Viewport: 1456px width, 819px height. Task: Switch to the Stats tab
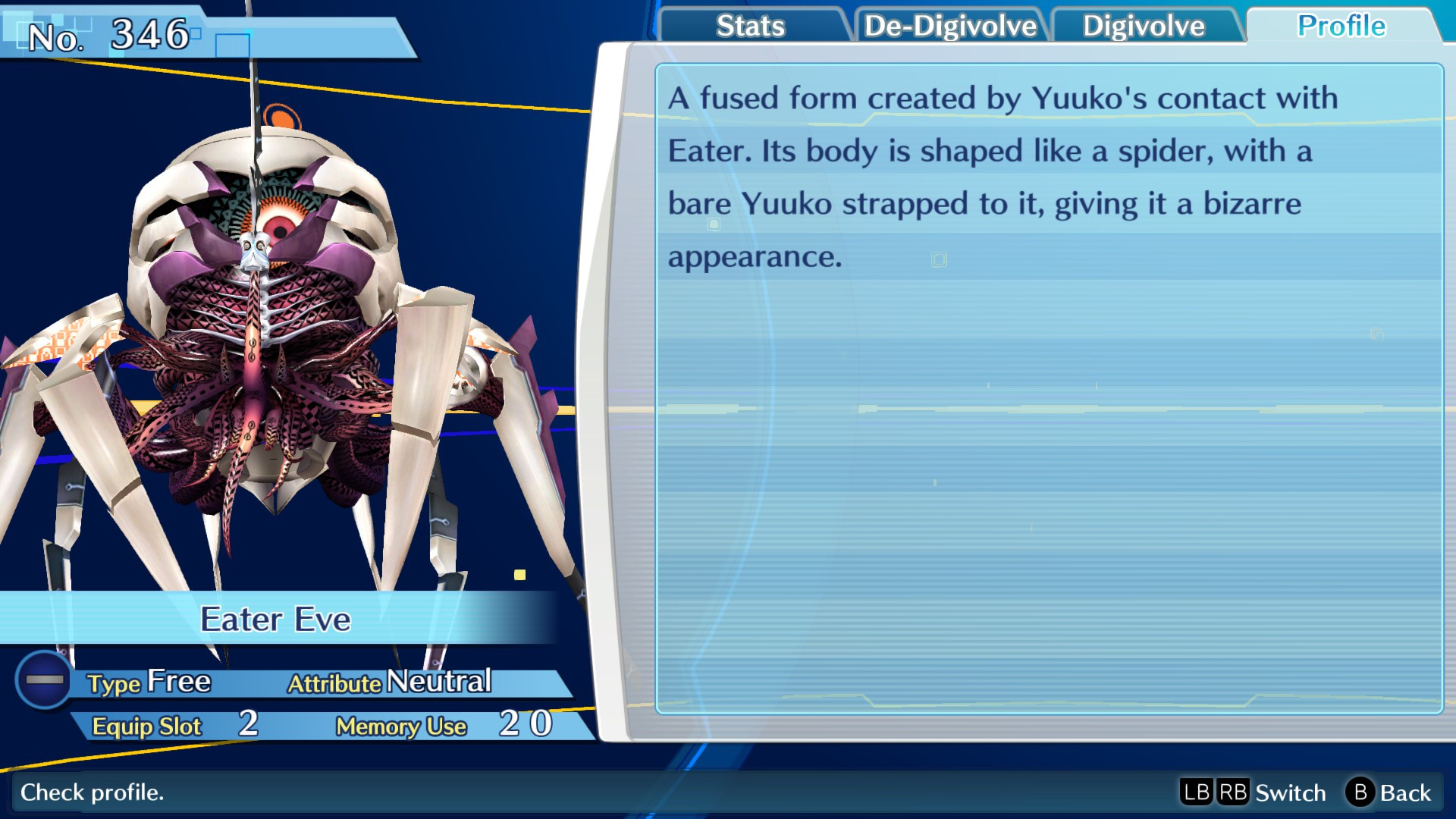tap(749, 26)
